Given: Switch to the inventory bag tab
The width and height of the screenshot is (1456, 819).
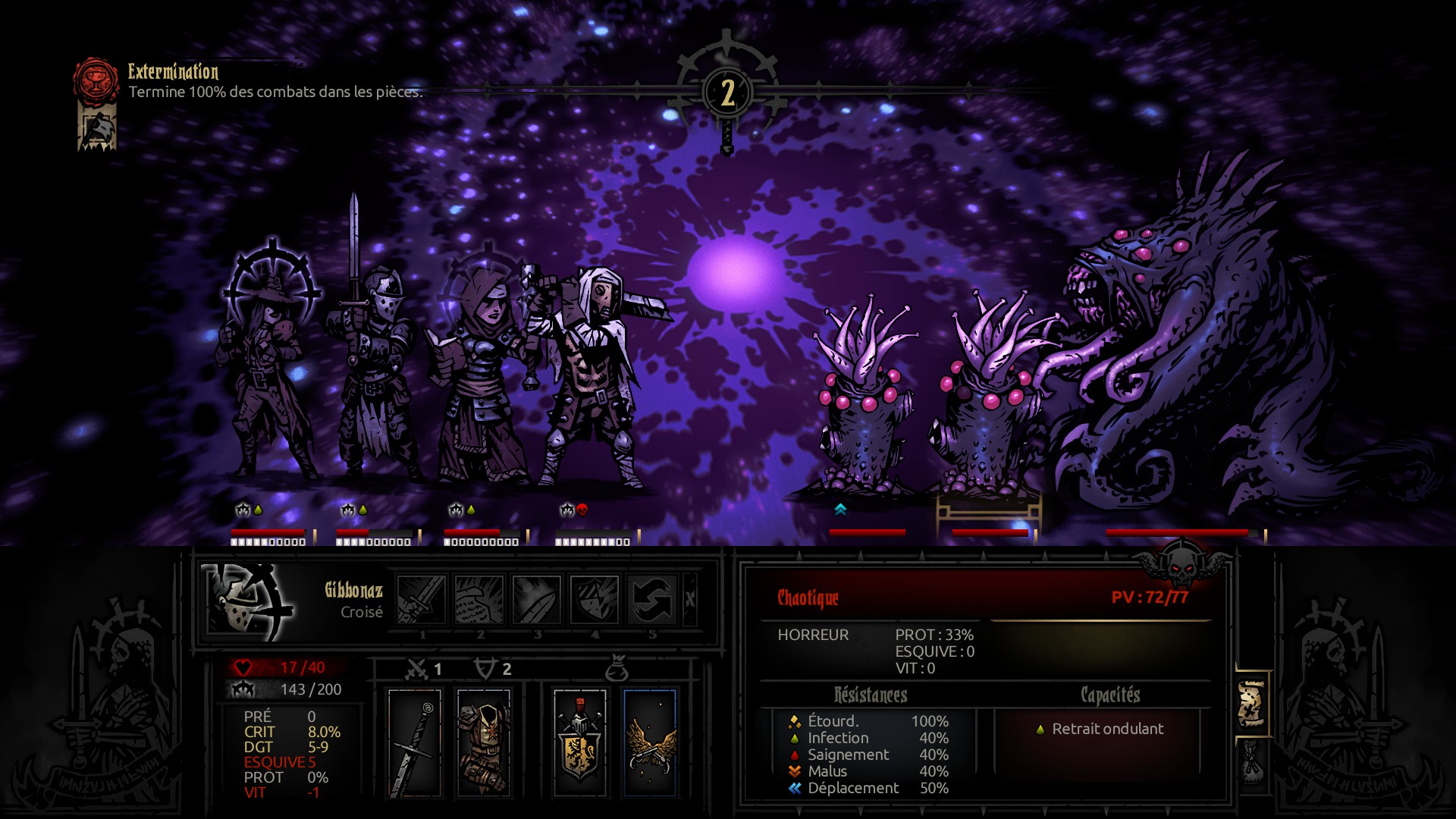Looking at the screenshot, I should pos(1252,762).
